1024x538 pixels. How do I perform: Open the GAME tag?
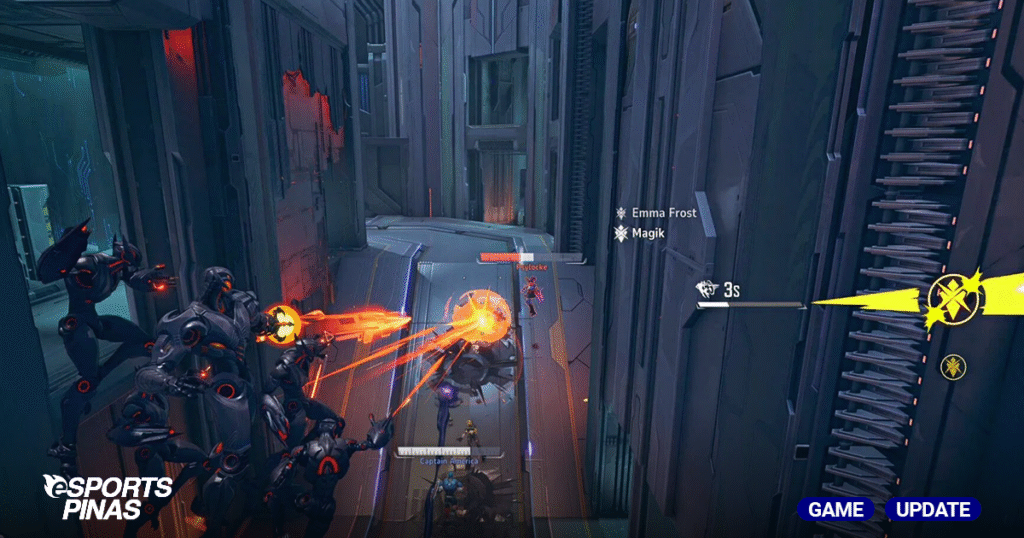click(835, 509)
